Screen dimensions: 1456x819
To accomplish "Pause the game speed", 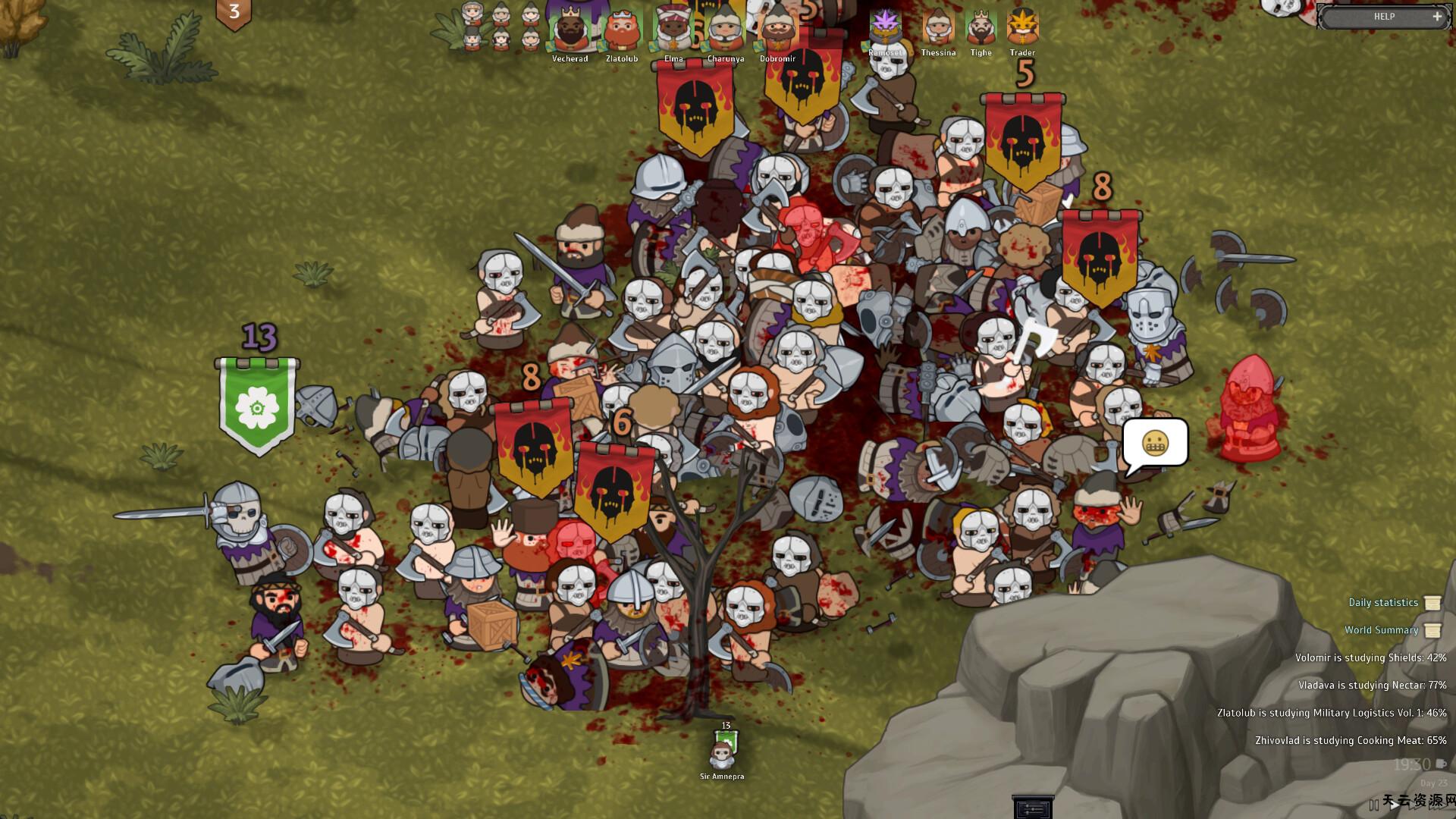I will 1374,805.
